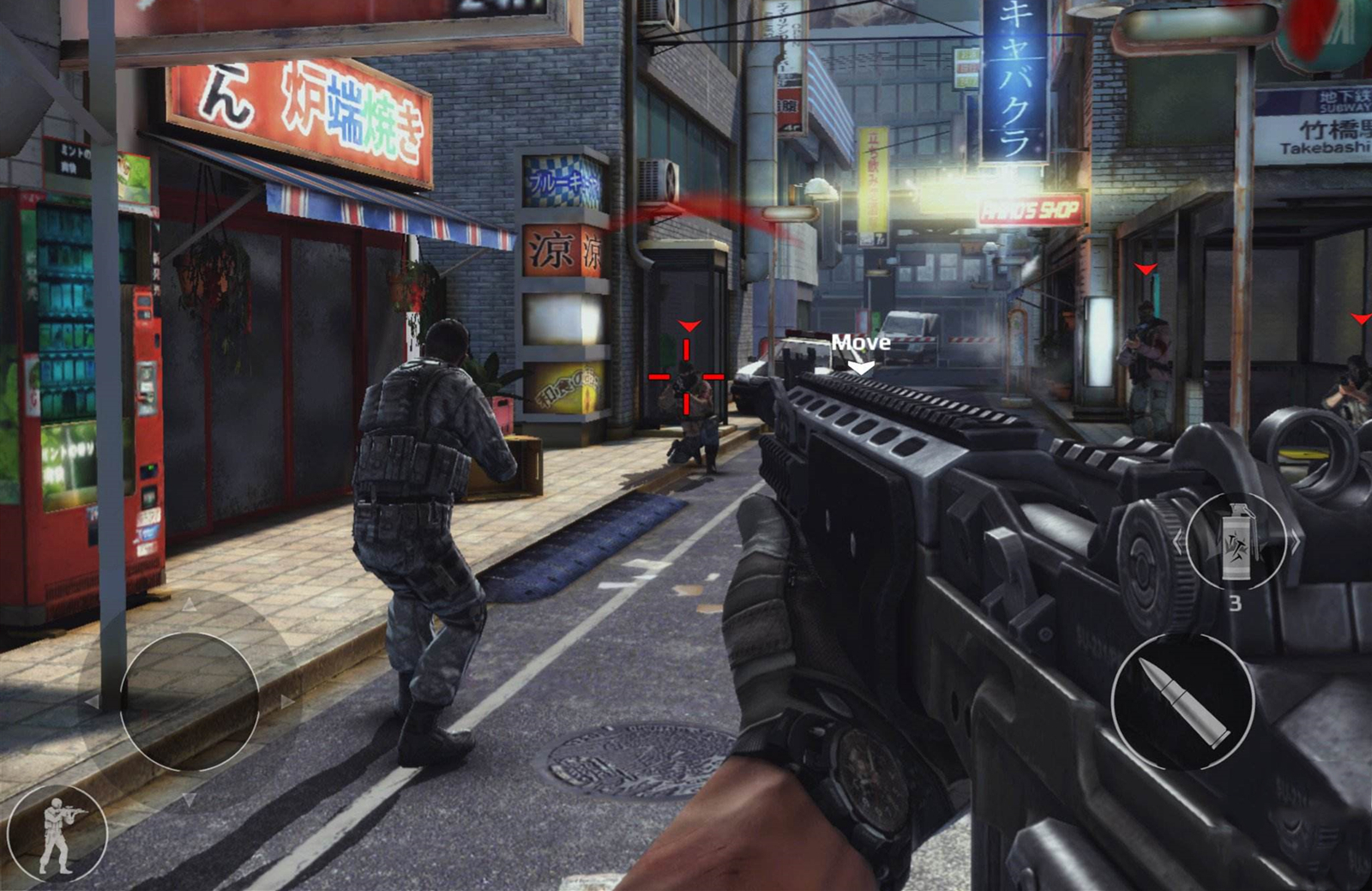Switch to next grenade type with right arrow

[x=1294, y=542]
